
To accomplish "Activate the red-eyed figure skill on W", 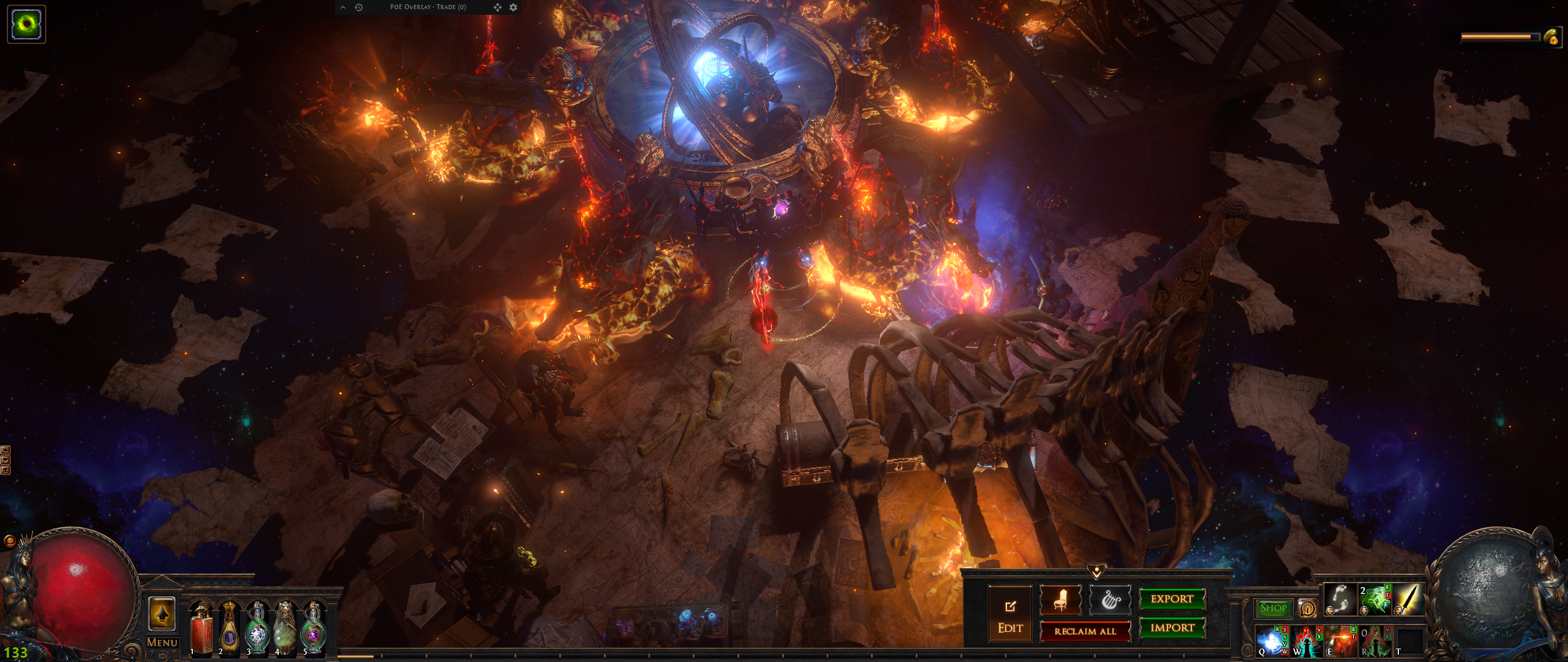I will (x=1306, y=641).
